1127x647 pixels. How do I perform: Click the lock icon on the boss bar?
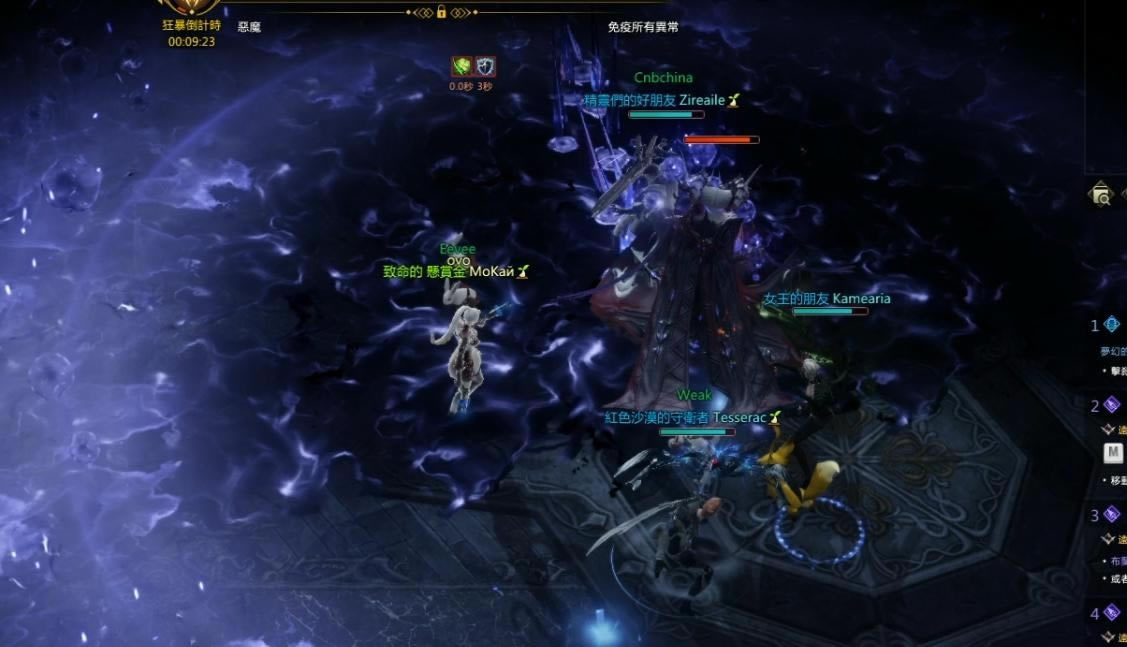coord(441,12)
